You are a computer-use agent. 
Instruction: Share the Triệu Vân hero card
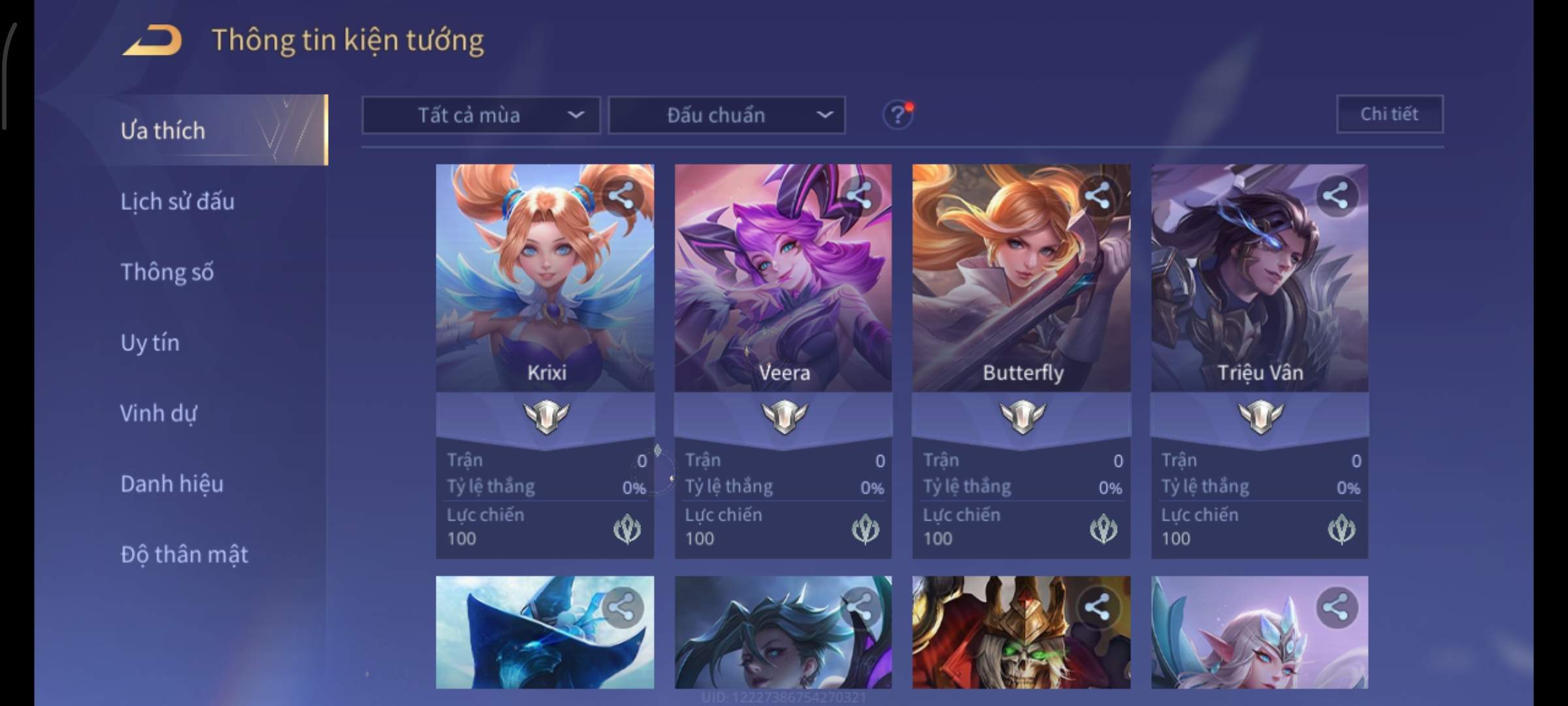pos(1335,195)
